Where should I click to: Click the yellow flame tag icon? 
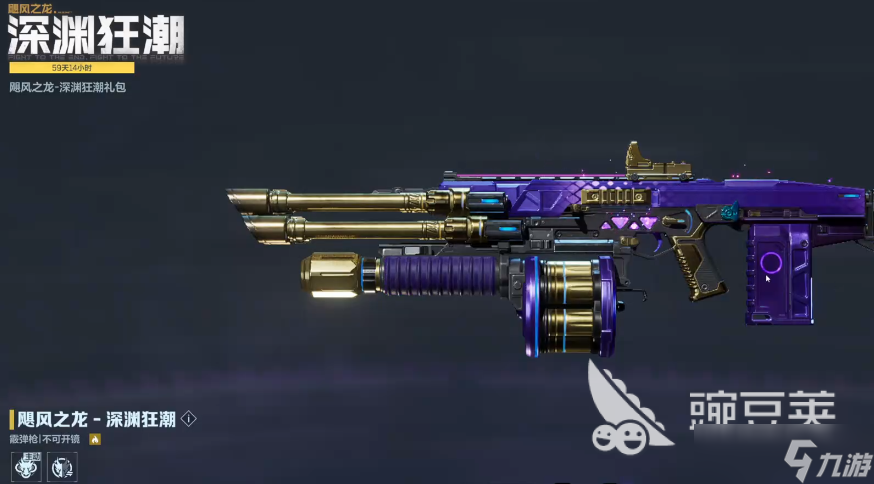click(95, 439)
